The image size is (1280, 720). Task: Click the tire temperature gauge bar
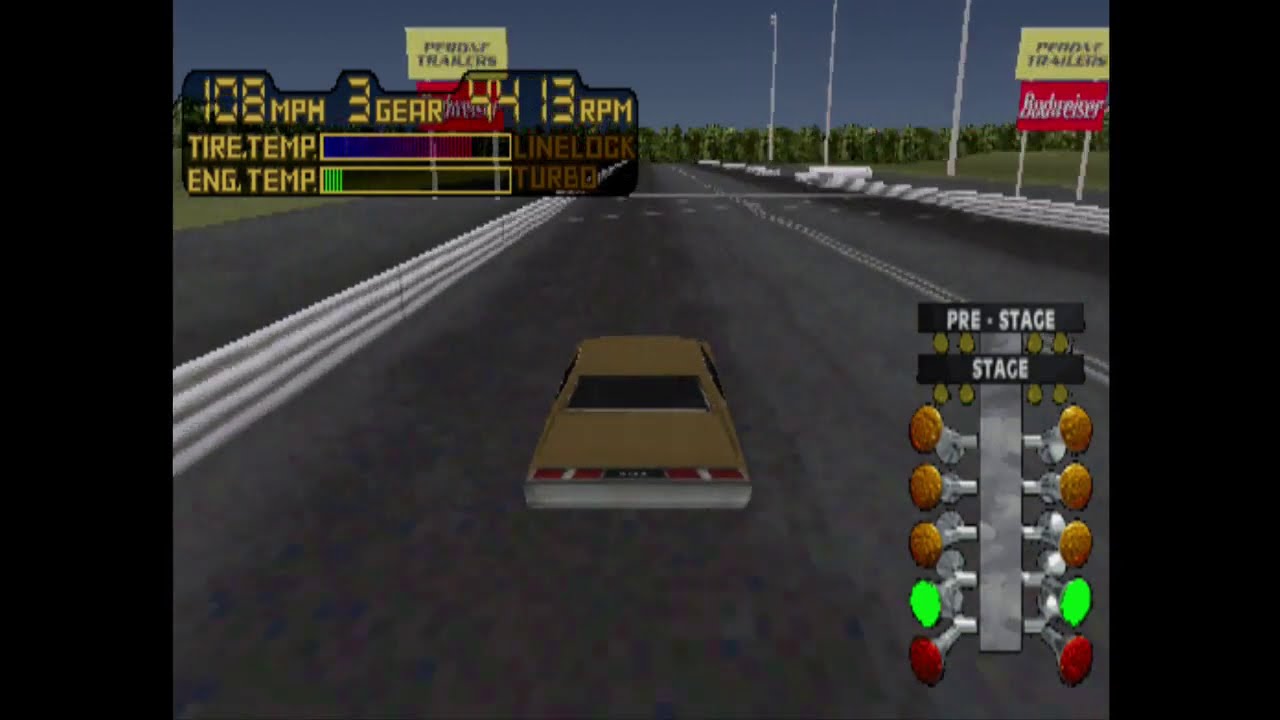point(415,148)
